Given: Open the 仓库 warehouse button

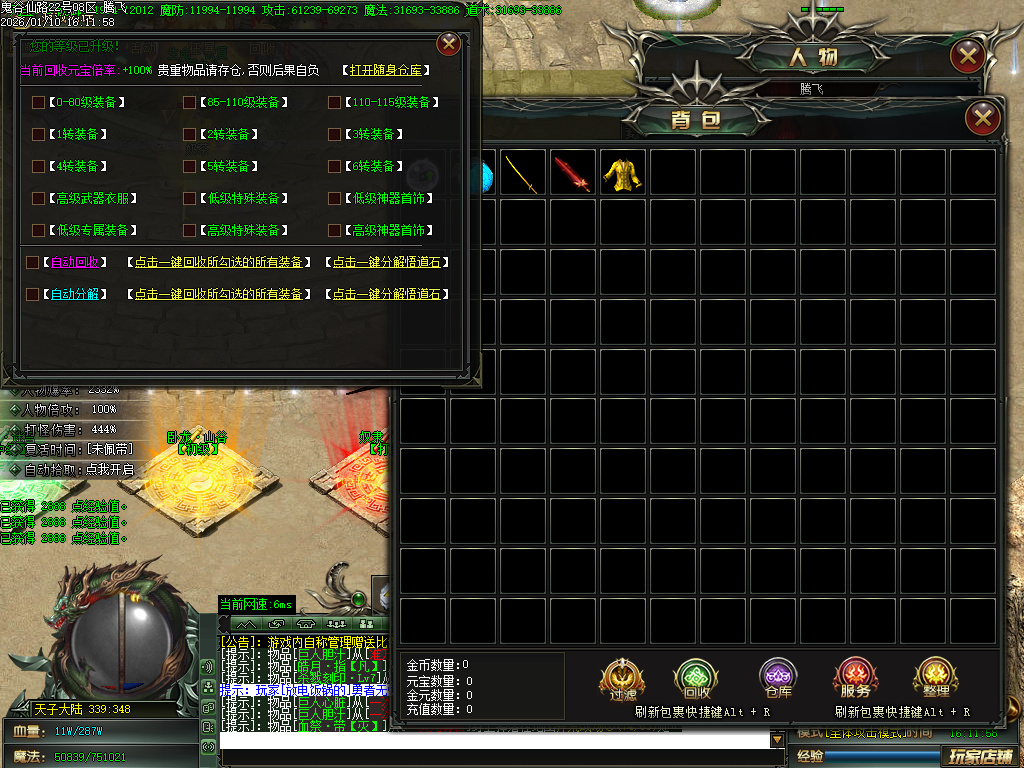Looking at the screenshot, I should (x=778, y=680).
